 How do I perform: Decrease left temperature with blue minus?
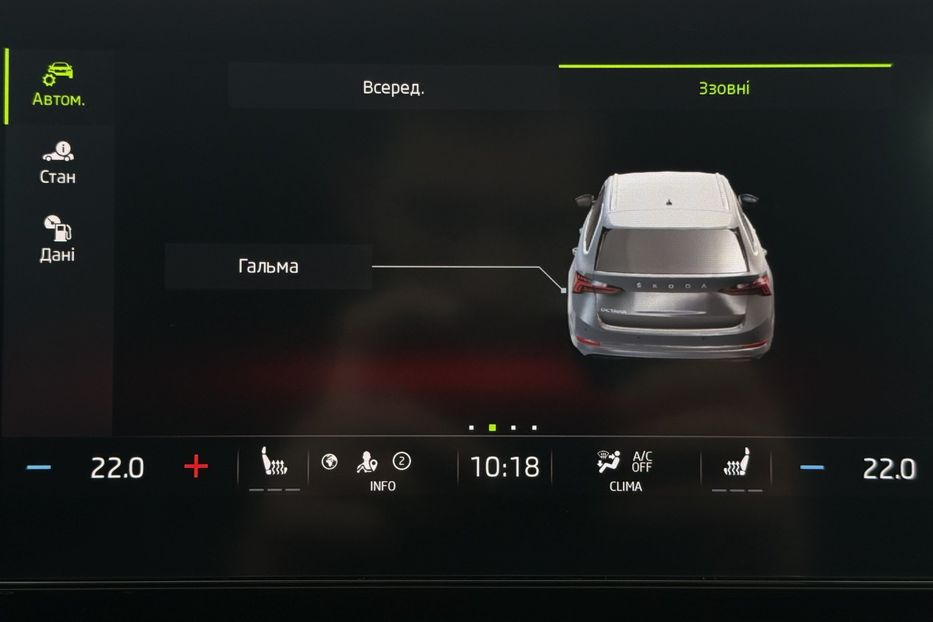39,467
